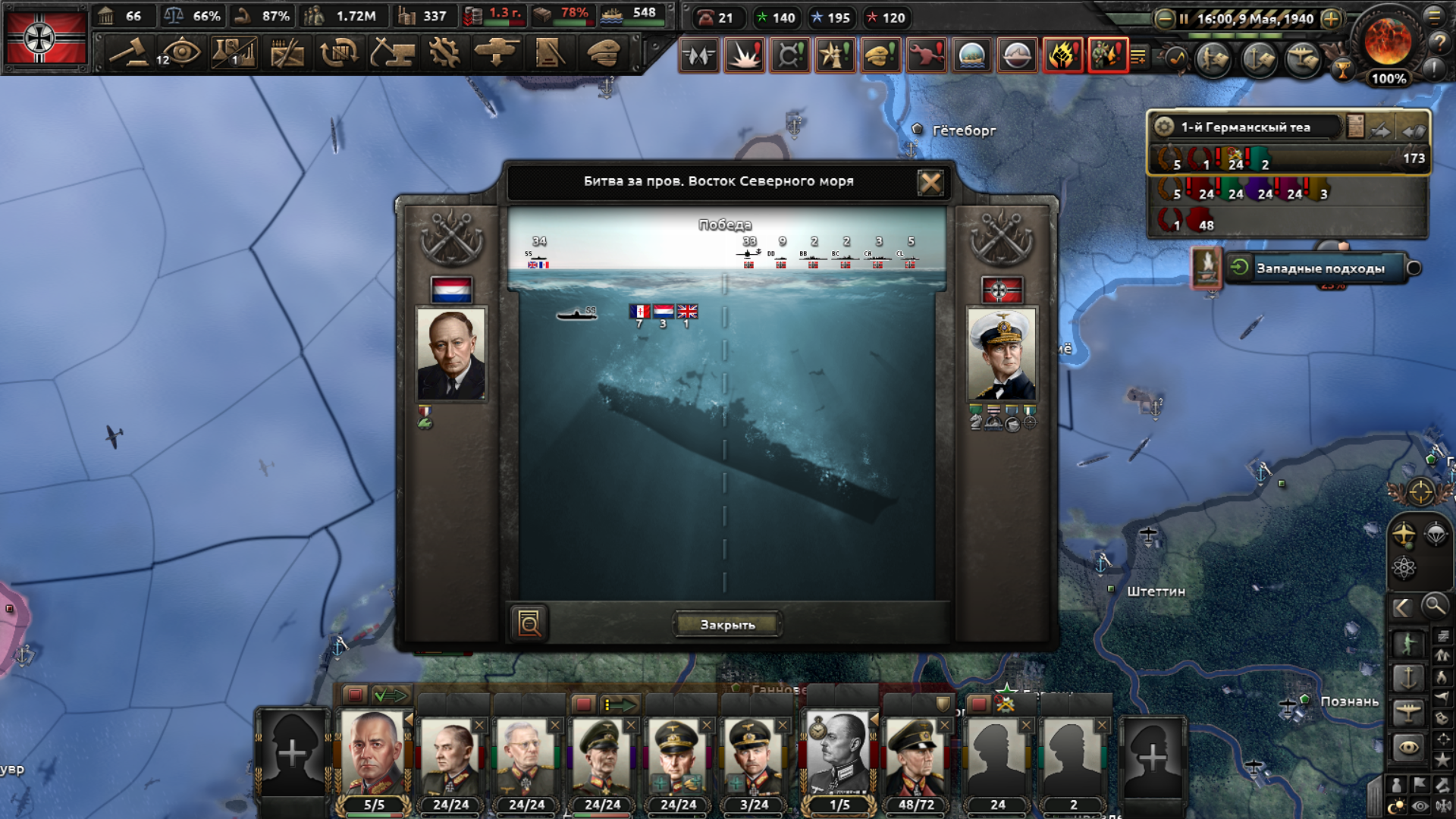This screenshot has height=819, width=1456.
Task: Open the officer cap army menu
Action: tap(604, 53)
